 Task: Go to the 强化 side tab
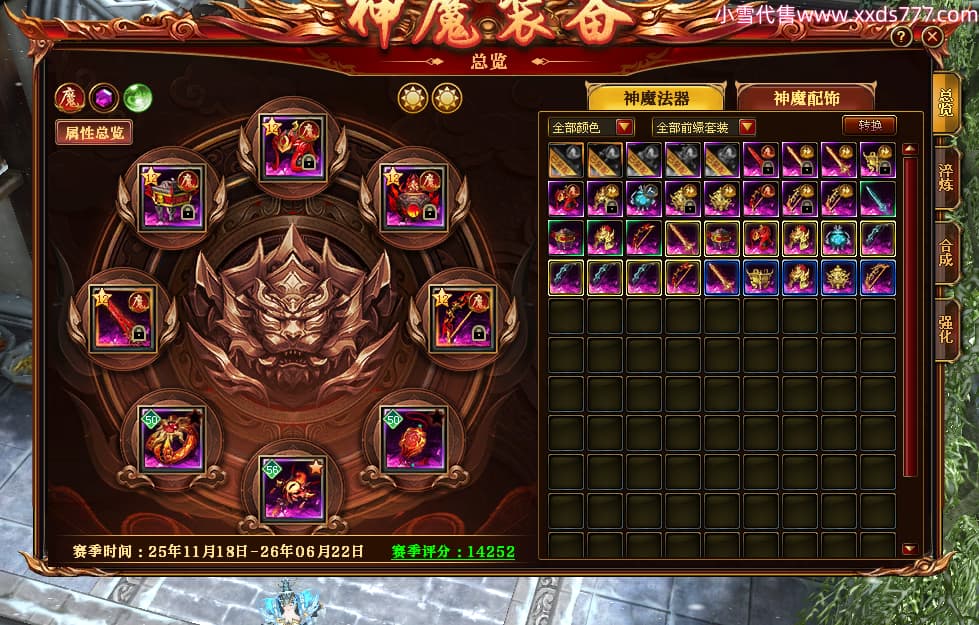point(946,323)
